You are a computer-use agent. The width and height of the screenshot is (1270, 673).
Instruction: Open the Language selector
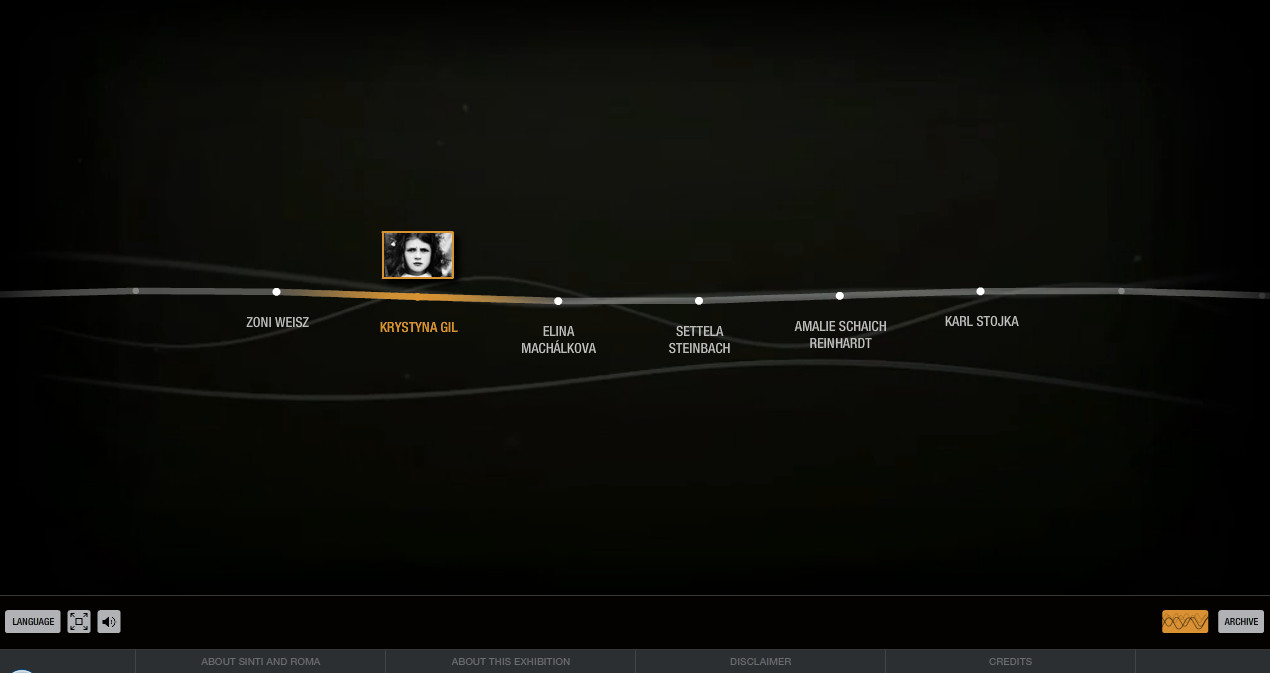coord(33,622)
